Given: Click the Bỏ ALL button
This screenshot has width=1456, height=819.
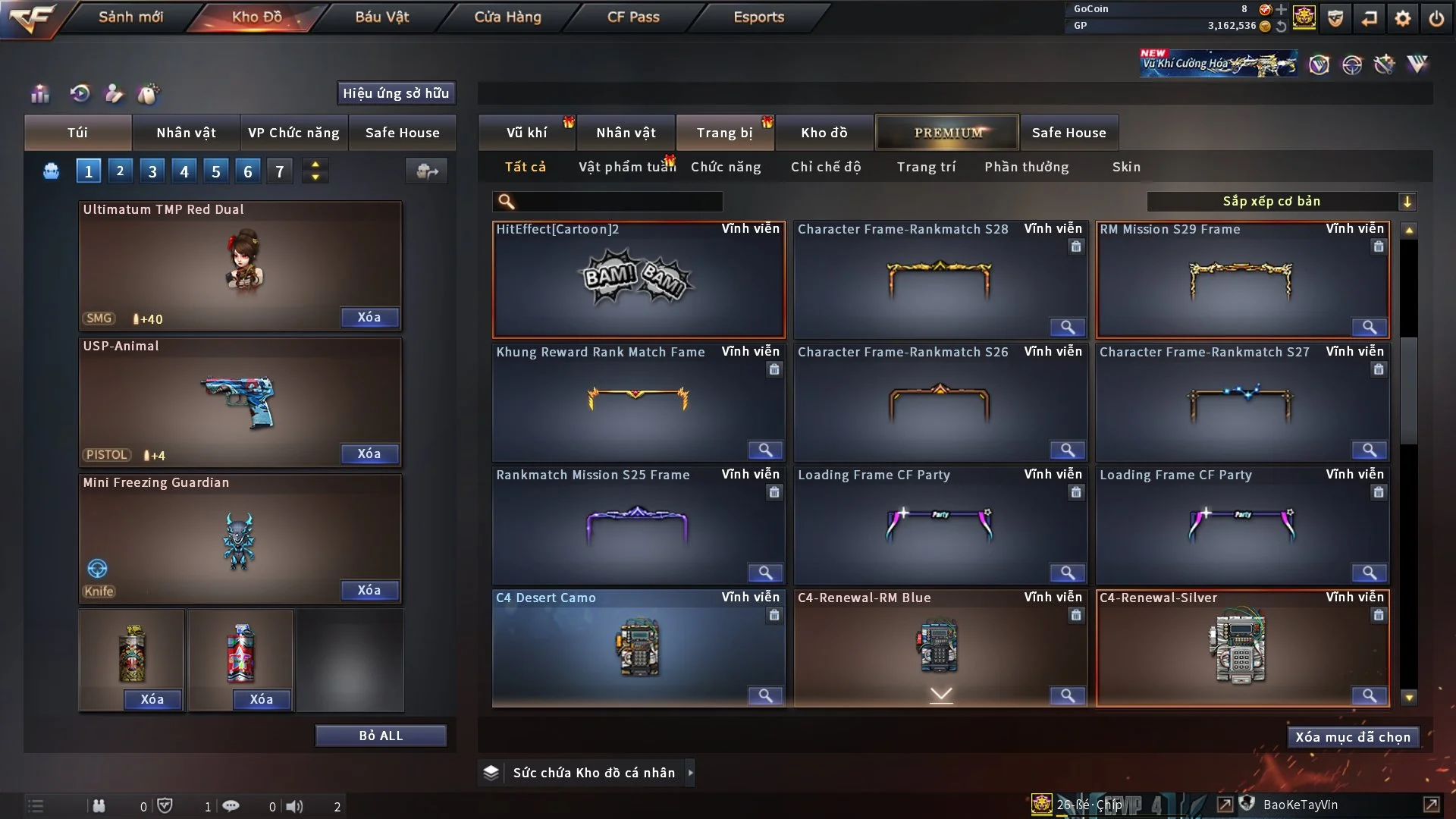Looking at the screenshot, I should coord(381,736).
